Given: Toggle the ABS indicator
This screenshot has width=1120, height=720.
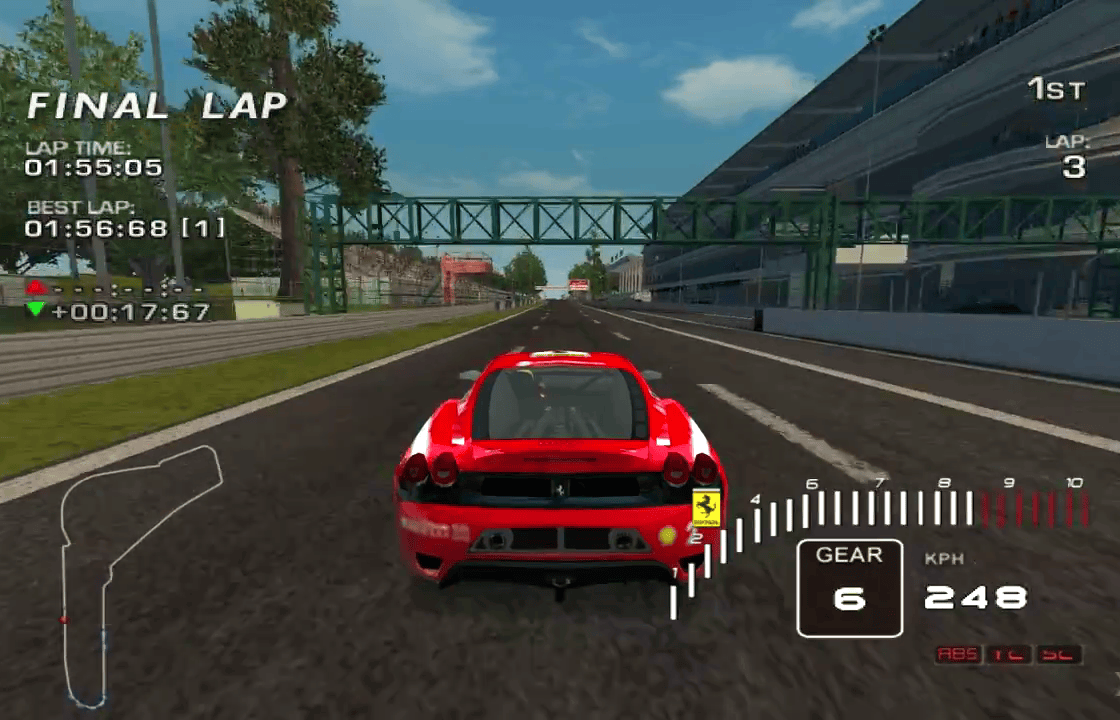Looking at the screenshot, I should (x=959, y=654).
